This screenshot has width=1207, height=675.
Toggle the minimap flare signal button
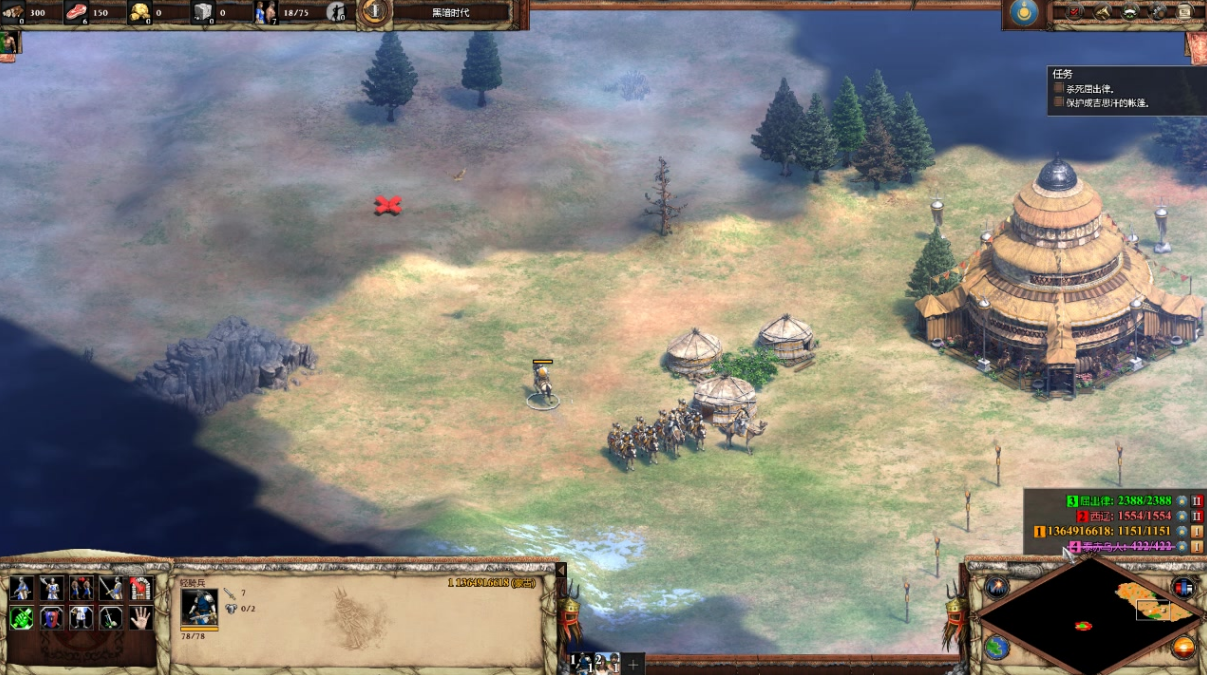995,587
